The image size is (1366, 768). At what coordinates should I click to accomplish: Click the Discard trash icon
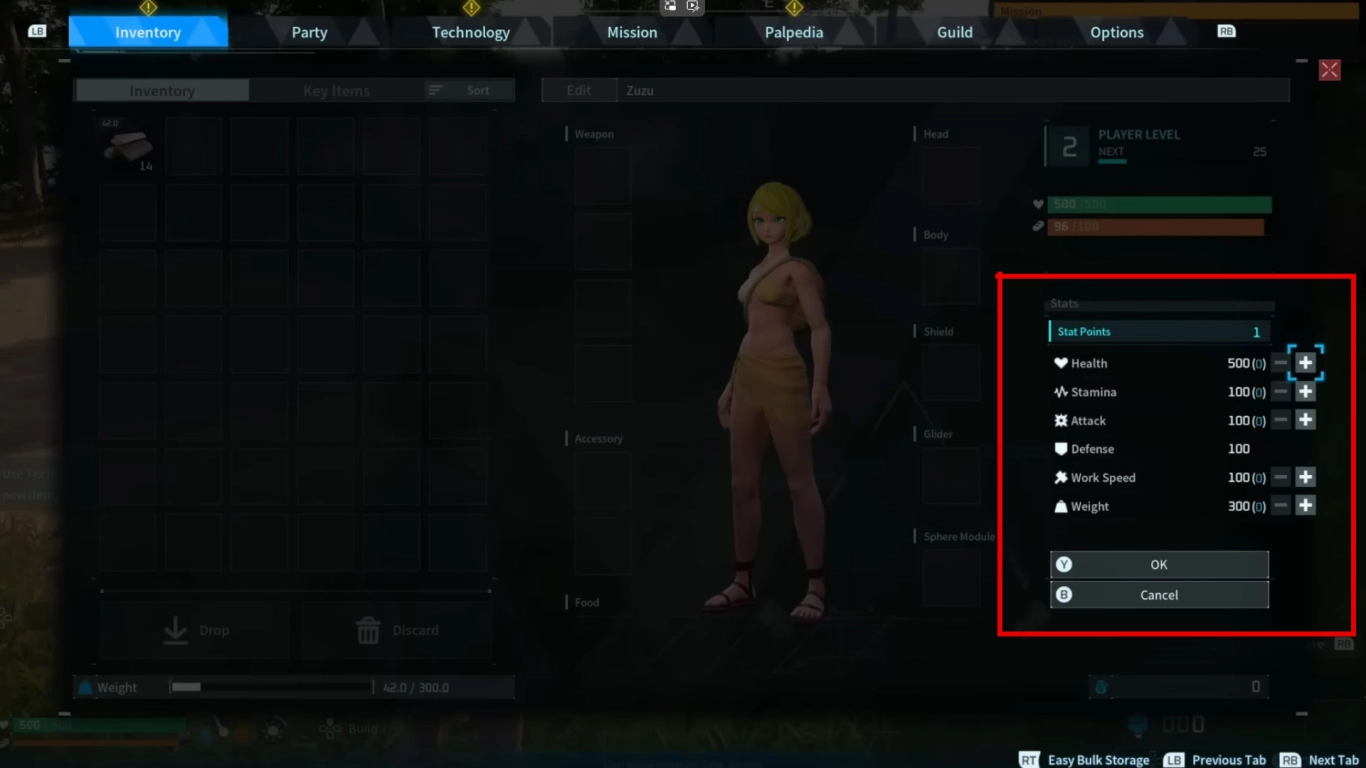367,630
